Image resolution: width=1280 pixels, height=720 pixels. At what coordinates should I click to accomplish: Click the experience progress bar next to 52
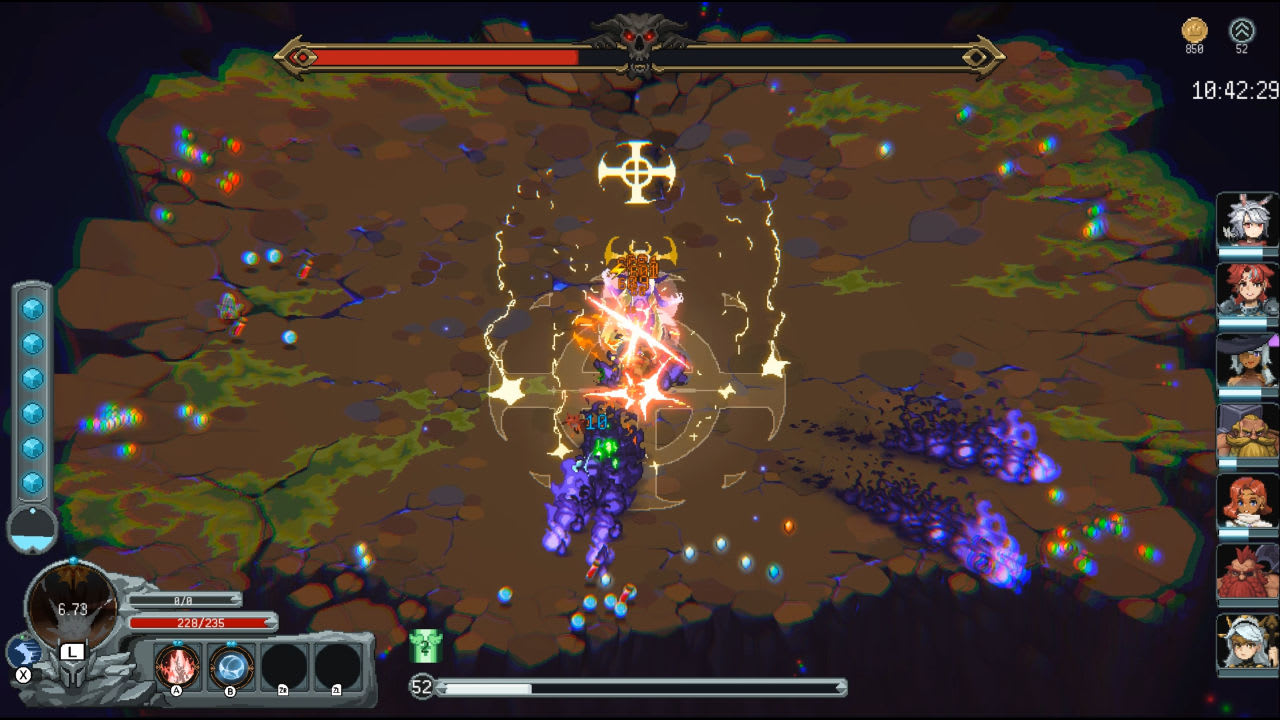pyautogui.click(x=640, y=688)
